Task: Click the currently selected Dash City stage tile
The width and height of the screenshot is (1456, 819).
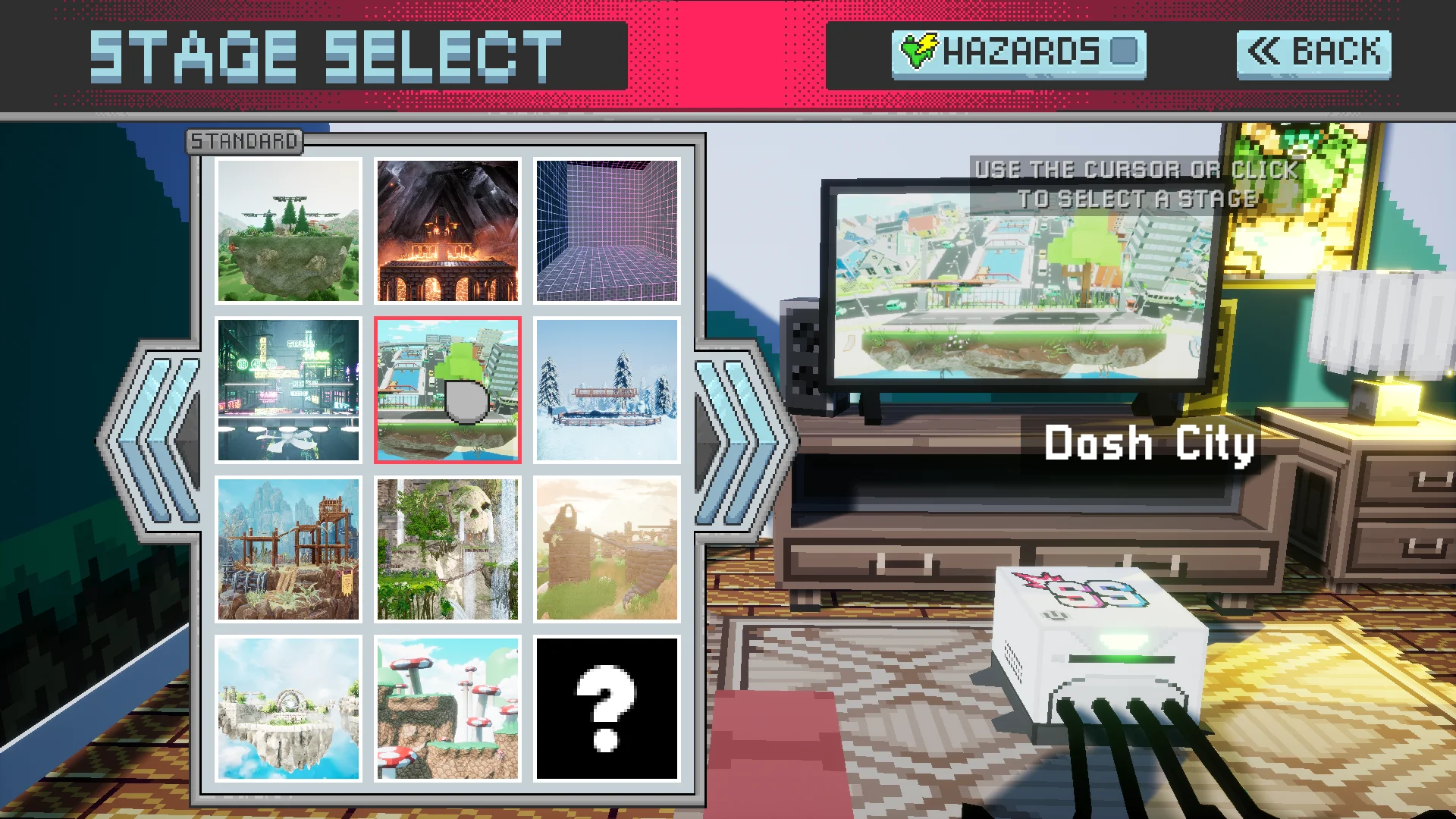Action: [x=447, y=391]
